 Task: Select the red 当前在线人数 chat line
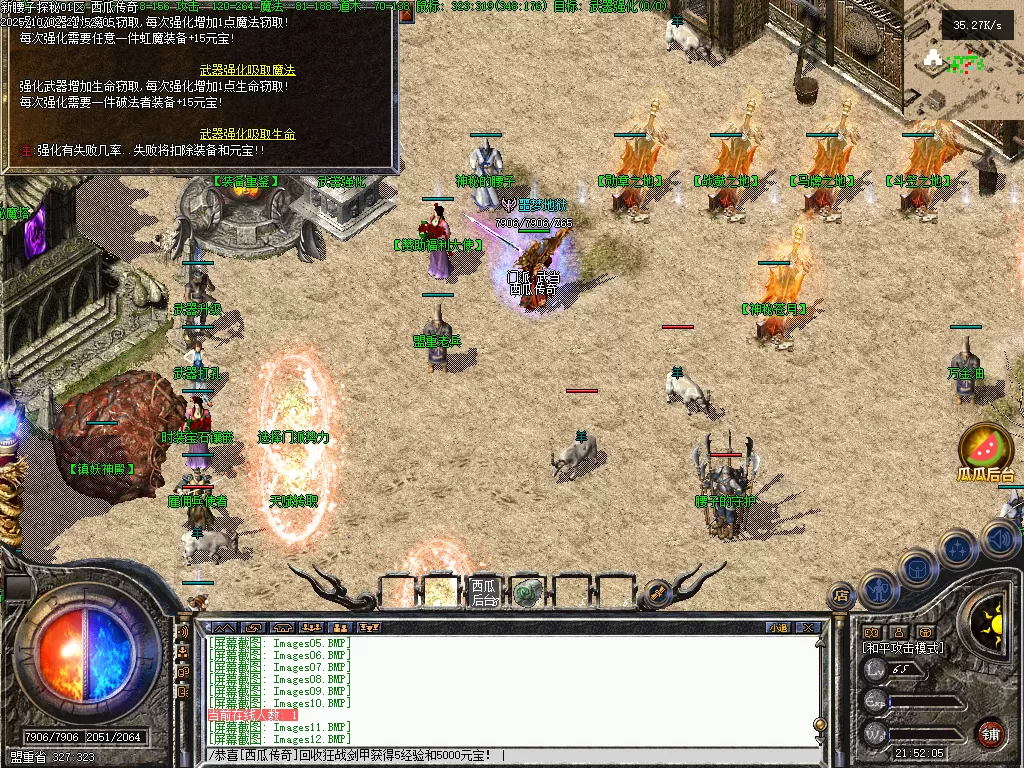coord(252,715)
